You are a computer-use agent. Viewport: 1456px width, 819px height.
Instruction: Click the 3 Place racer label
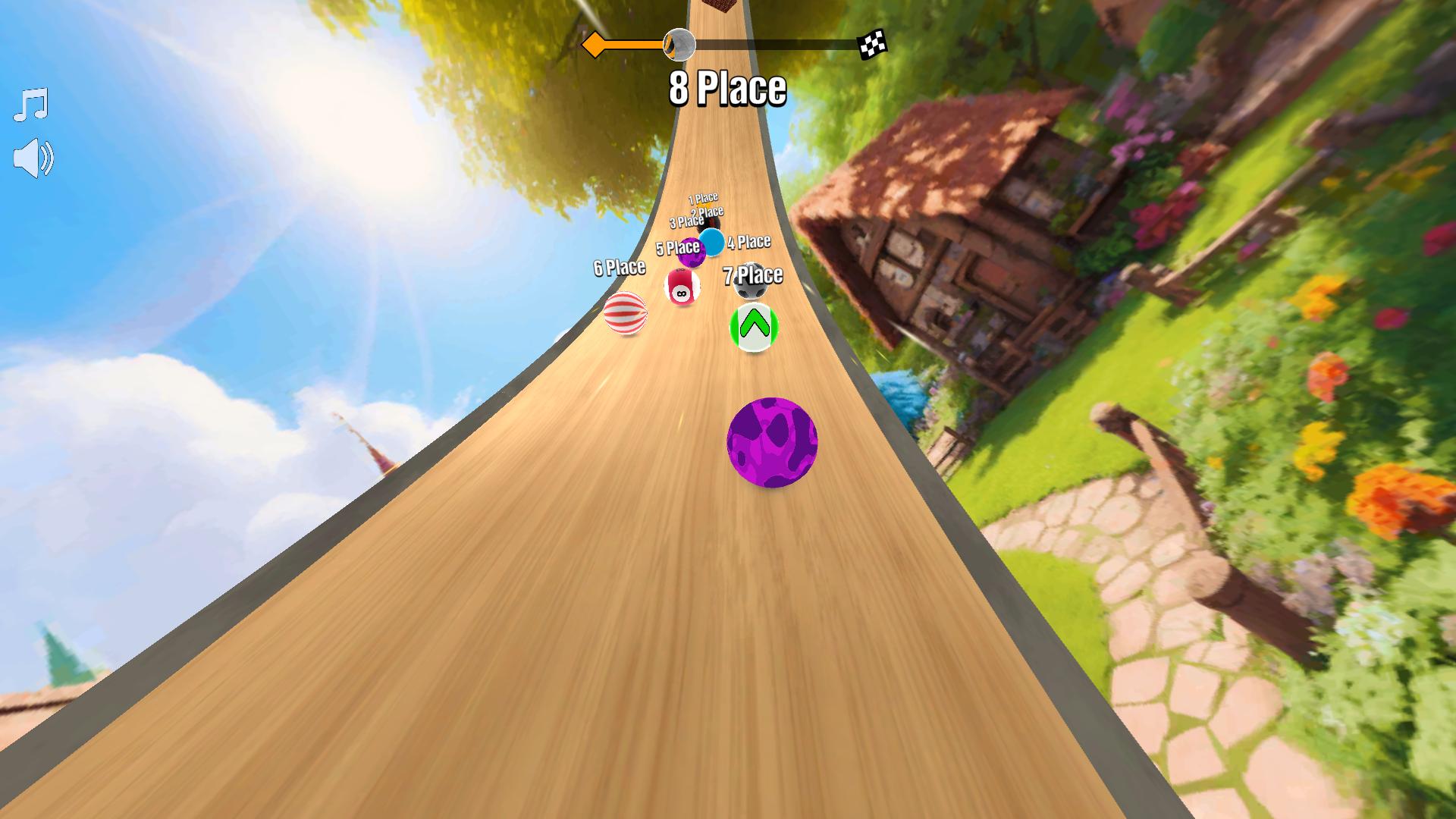point(687,221)
